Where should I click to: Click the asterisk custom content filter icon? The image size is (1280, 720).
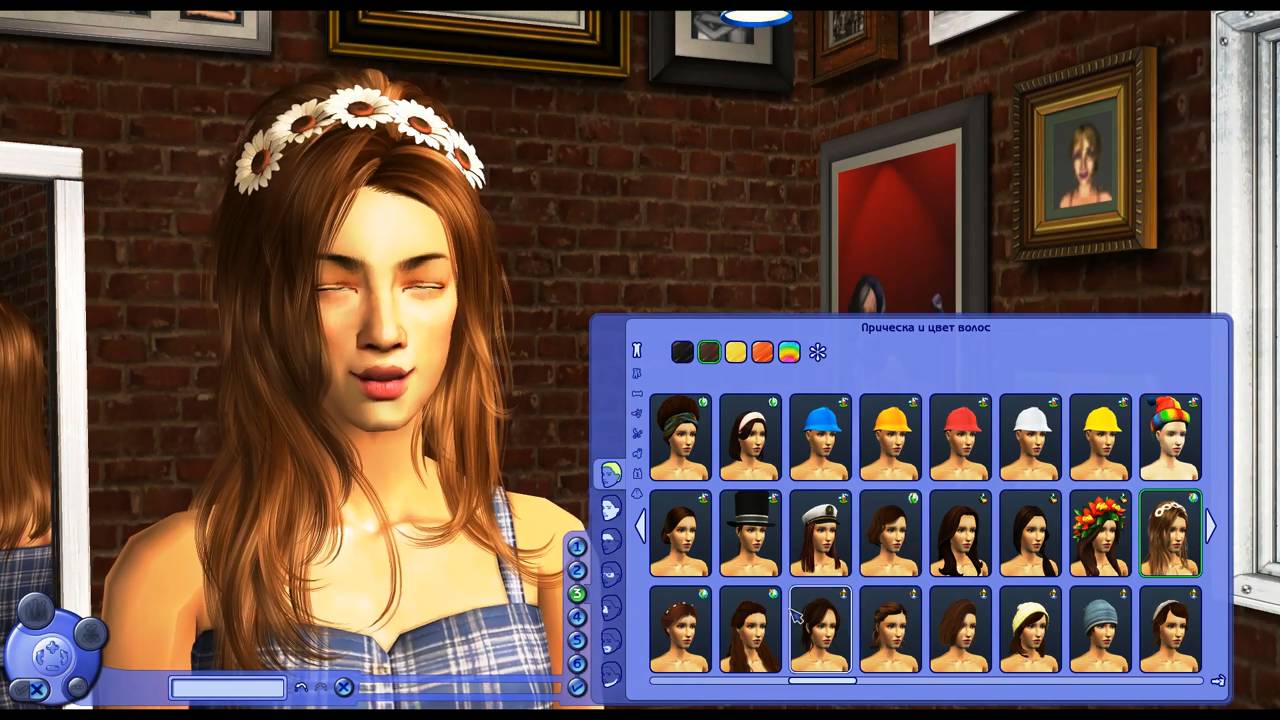click(x=818, y=352)
